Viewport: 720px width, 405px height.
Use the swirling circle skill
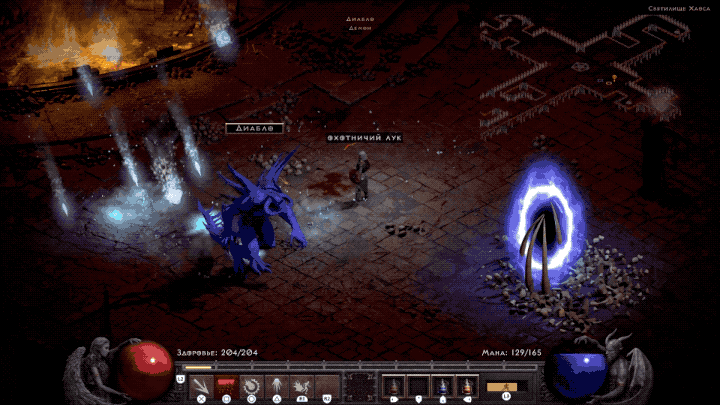click(x=250, y=386)
